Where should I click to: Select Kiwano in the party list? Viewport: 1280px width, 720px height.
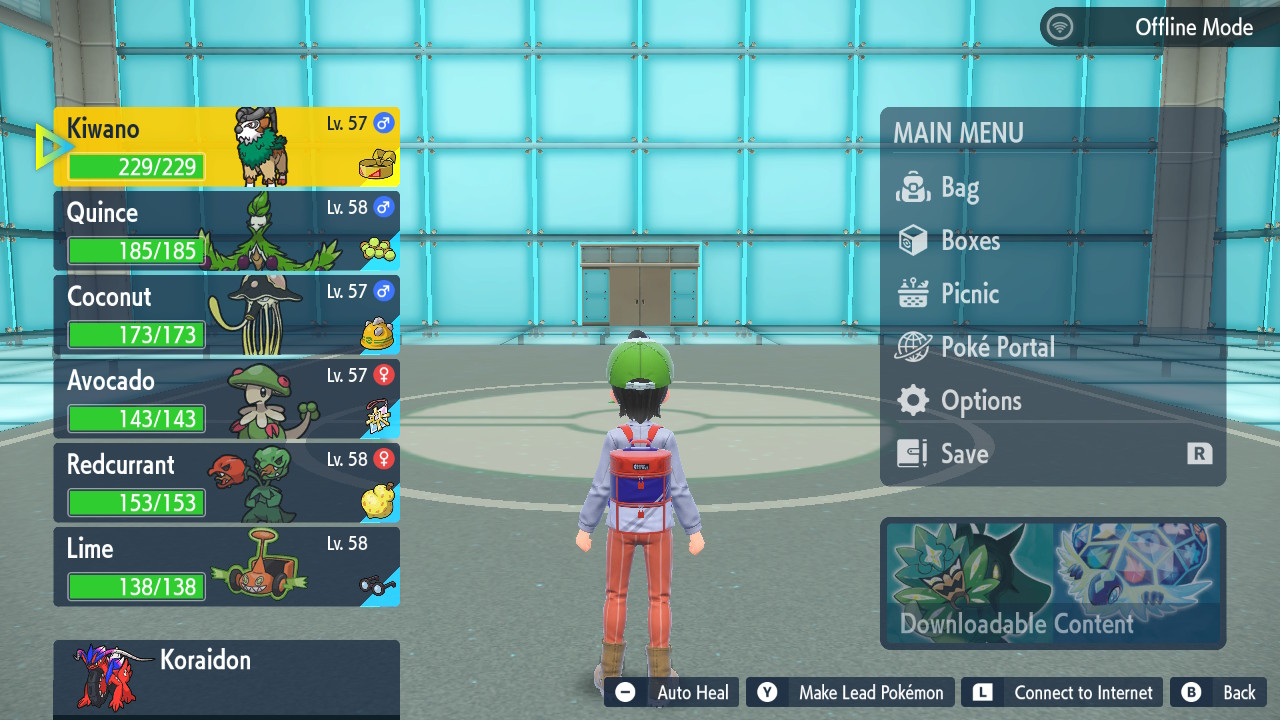pos(226,147)
